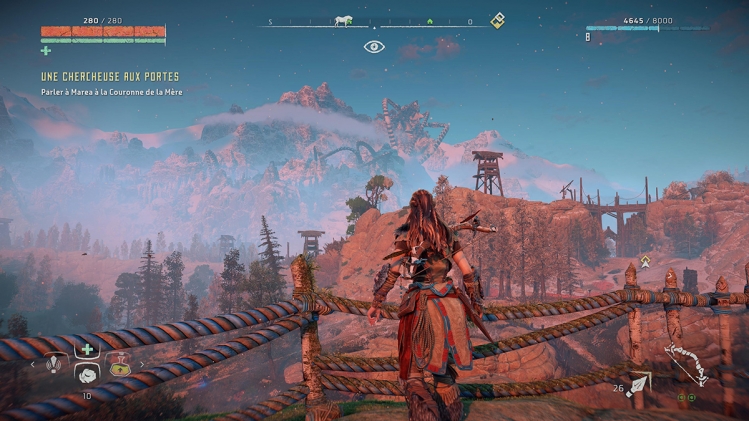Select the yellow diamond quest marker on compass

coord(497,20)
